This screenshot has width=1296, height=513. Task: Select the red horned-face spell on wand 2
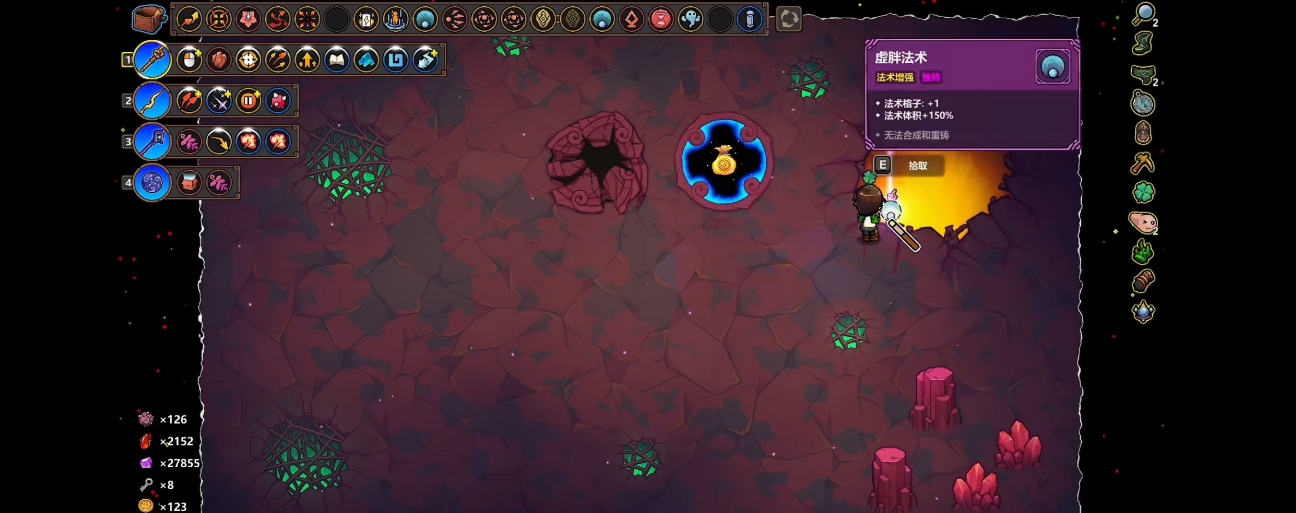278,100
